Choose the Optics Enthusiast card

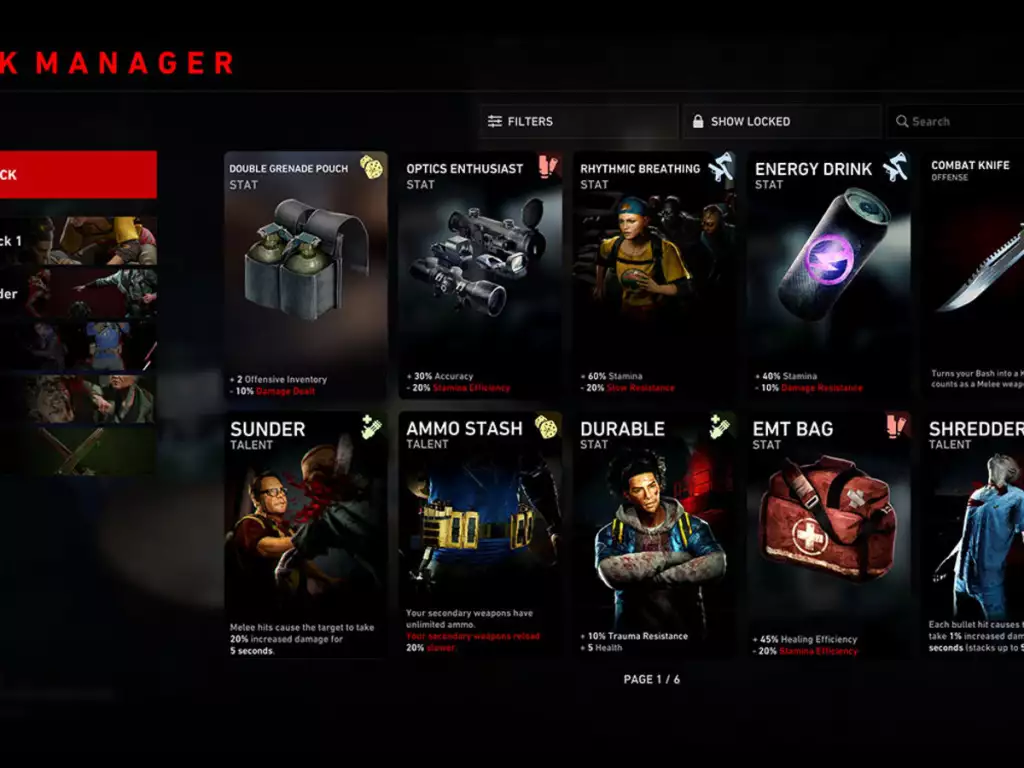coord(480,275)
